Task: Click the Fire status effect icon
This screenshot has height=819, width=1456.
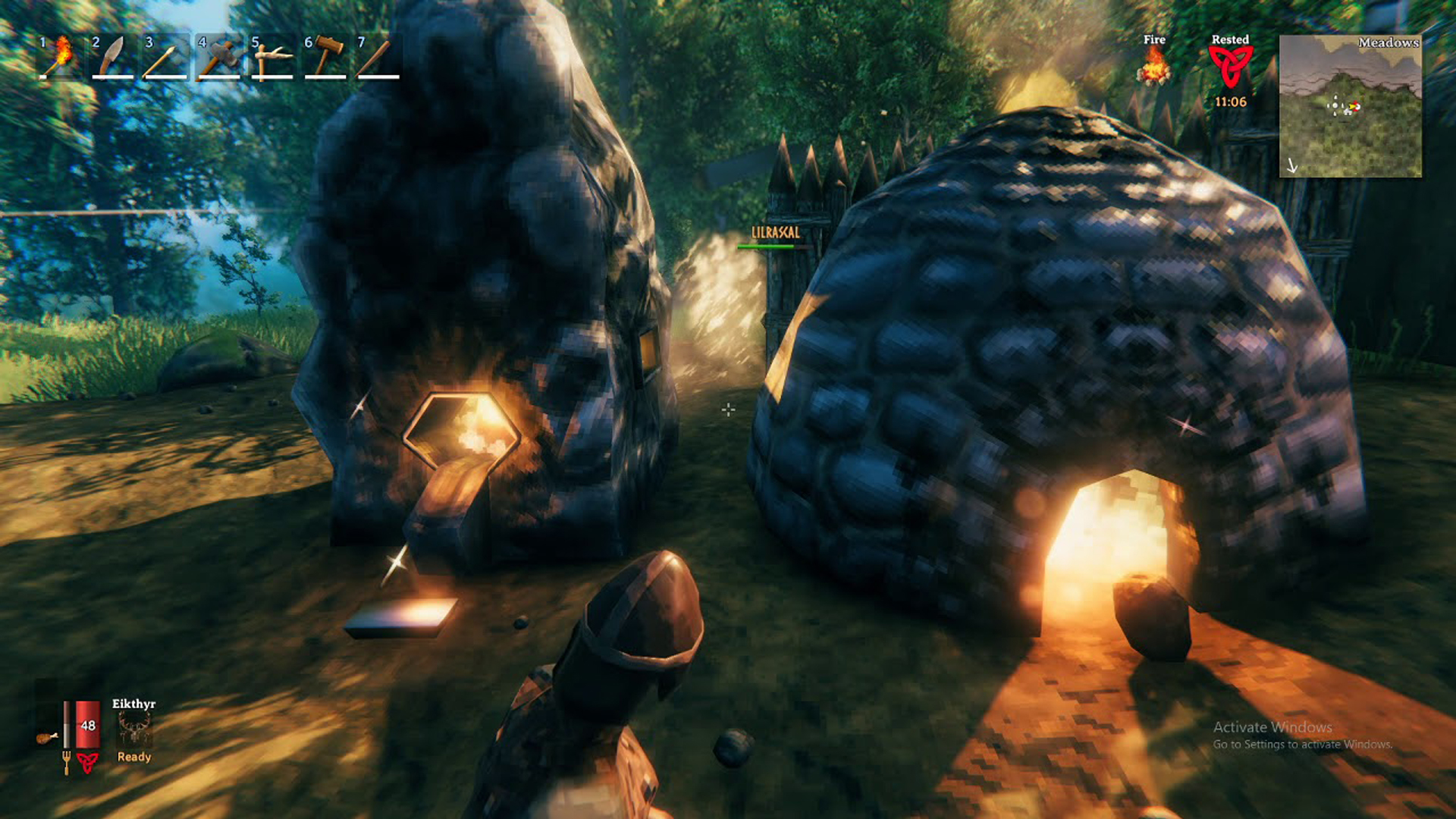Action: coord(1153,66)
